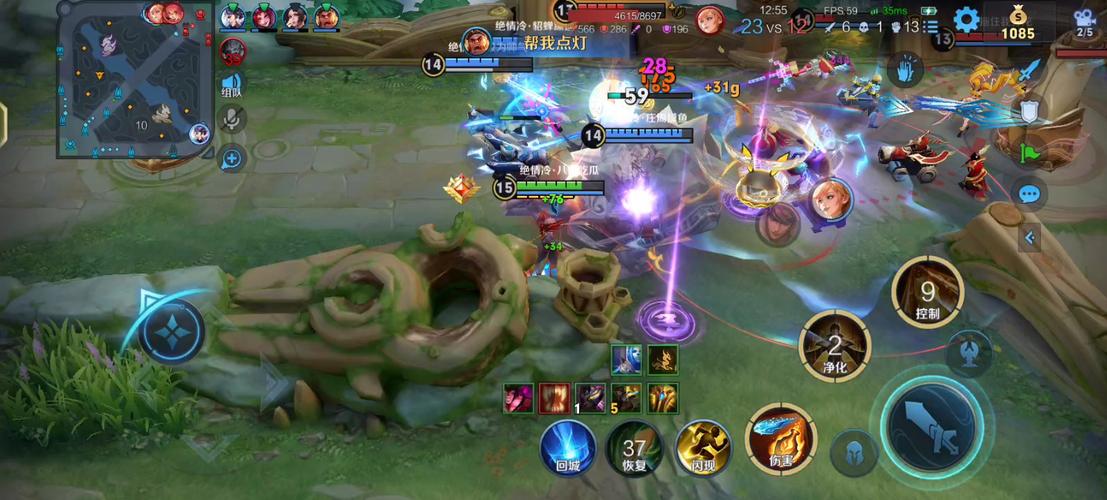The height and width of the screenshot is (500, 1107).
Task: Cast the 闪现 flash spell
Action: click(704, 446)
